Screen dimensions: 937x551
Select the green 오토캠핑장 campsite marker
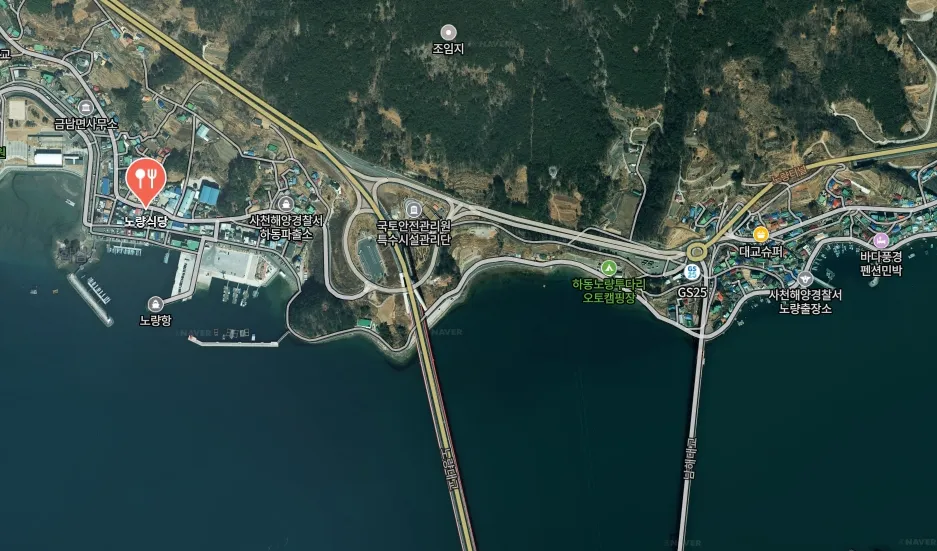608,267
